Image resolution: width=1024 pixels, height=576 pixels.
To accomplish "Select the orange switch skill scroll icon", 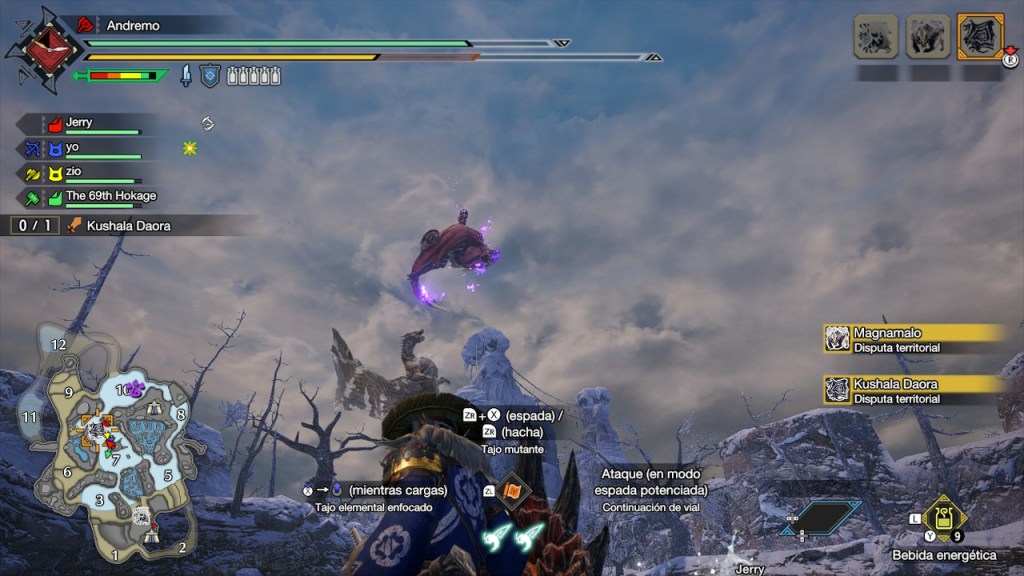I will pos(512,491).
